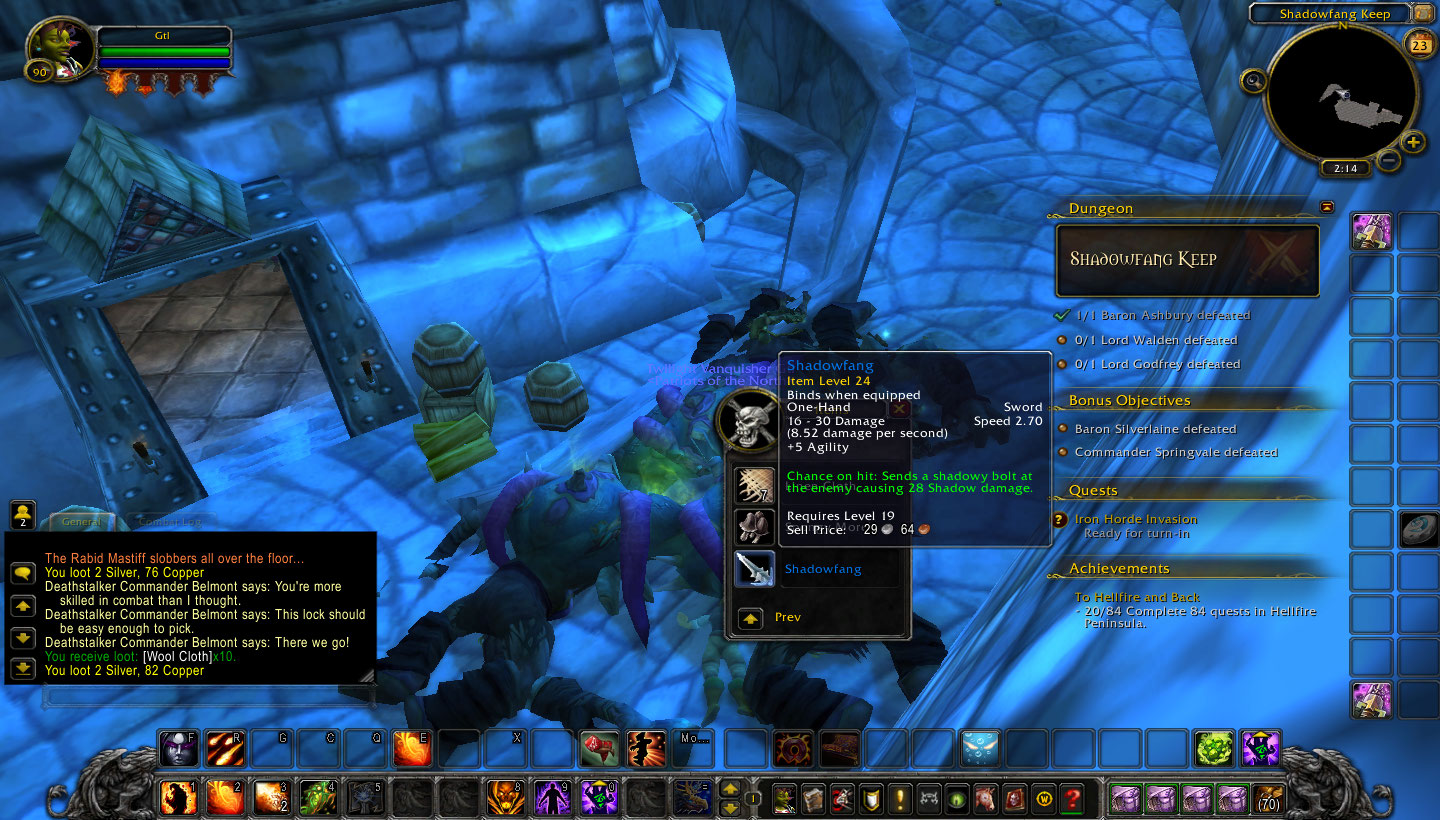
Task: Select the Iron Horde Invasion quest
Action: [x=1135, y=519]
